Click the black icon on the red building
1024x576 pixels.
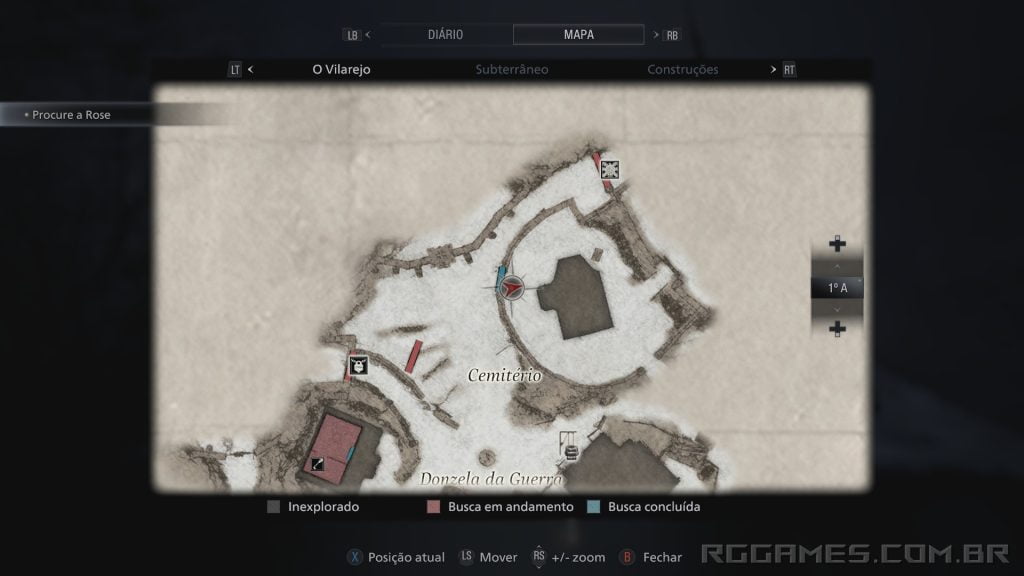317,463
